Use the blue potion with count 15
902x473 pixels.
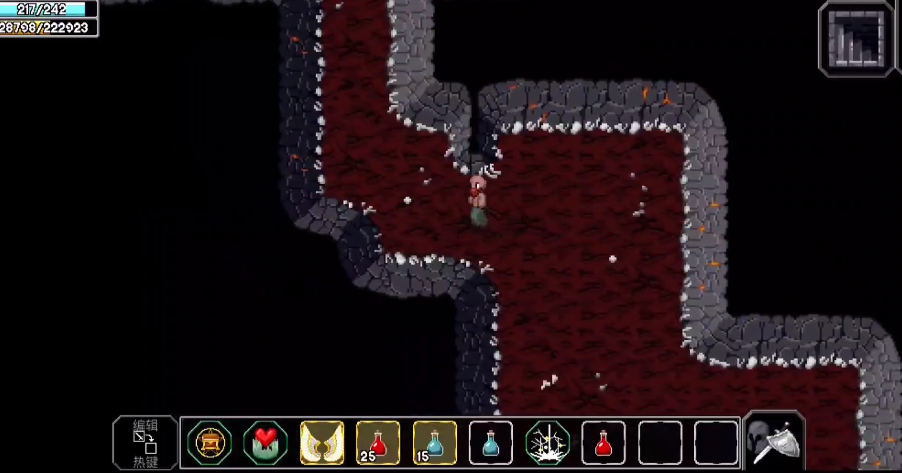[x=434, y=442]
